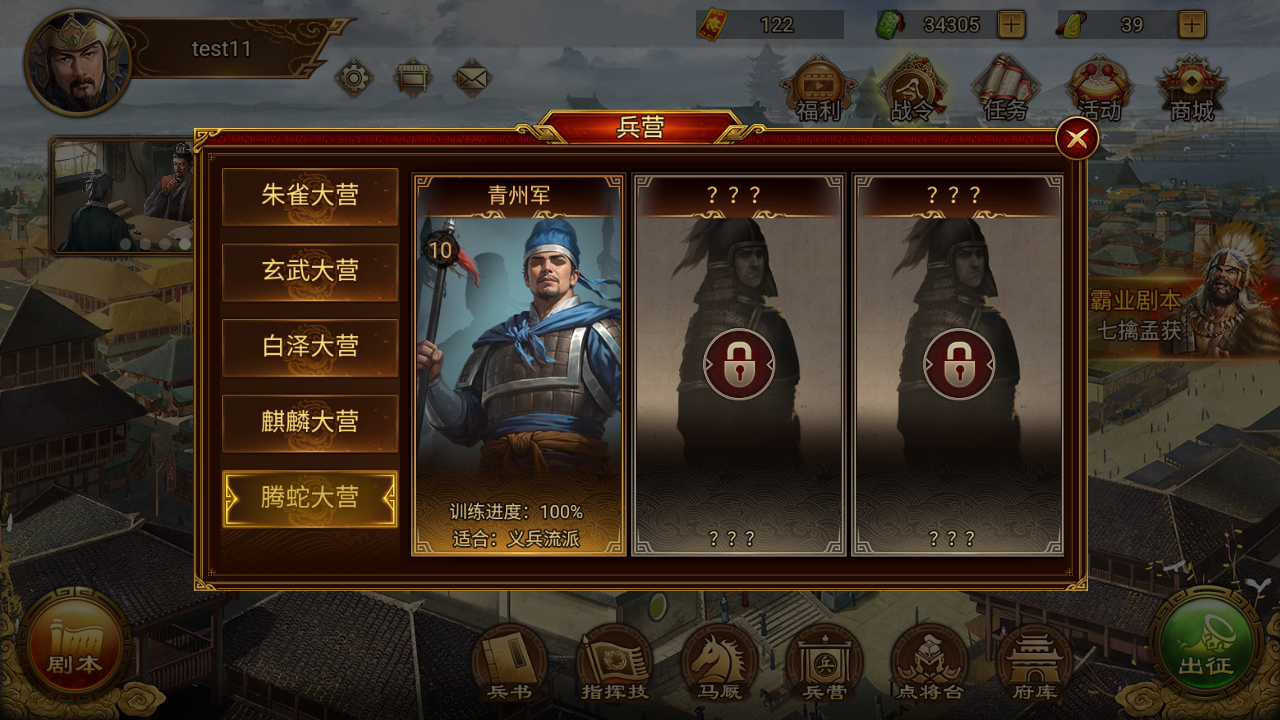The image size is (1280, 720).
Task: Select the 玄武大营 camp
Action: 310,271
